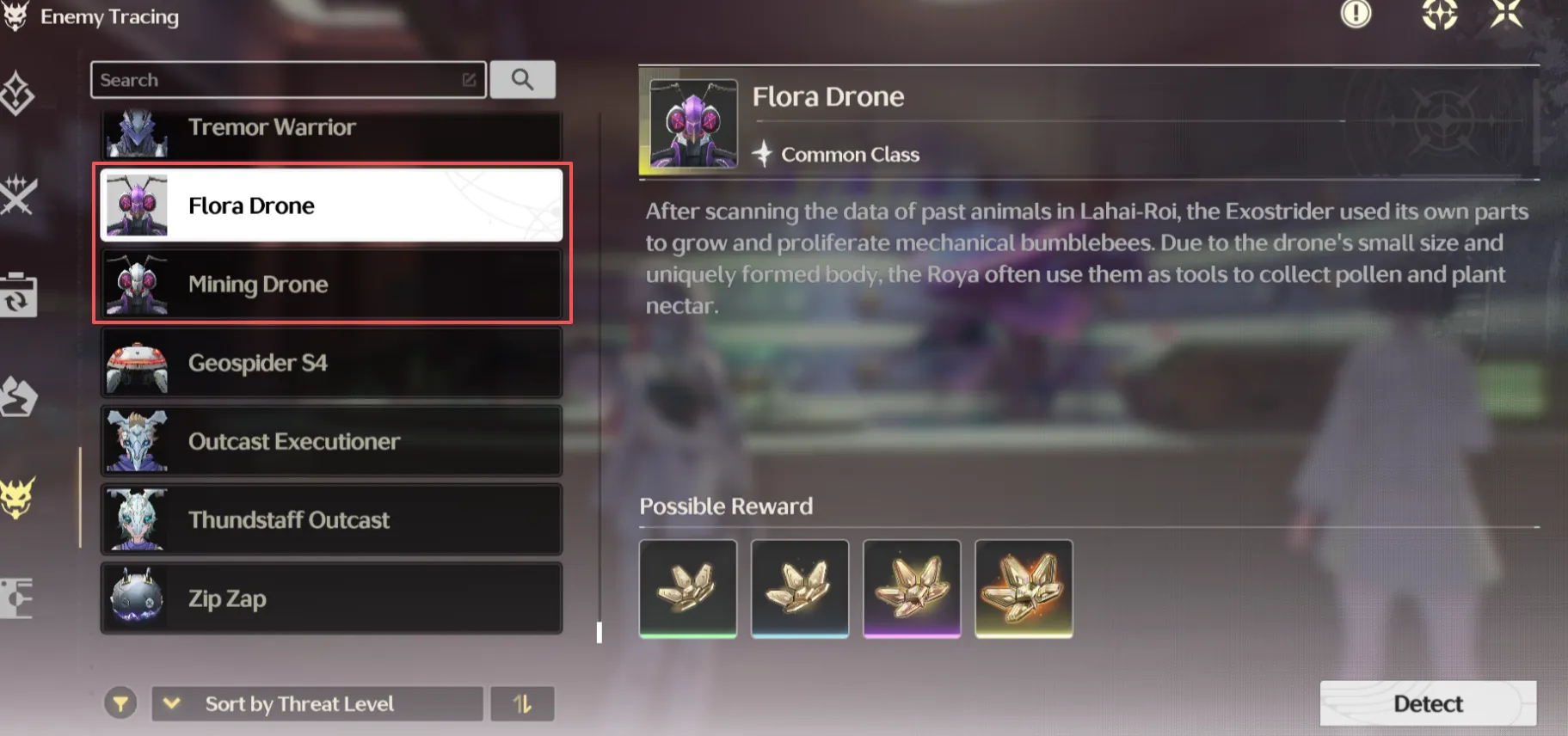Select the Flora Drone list entry
This screenshot has height=736, width=1568.
coord(331,205)
